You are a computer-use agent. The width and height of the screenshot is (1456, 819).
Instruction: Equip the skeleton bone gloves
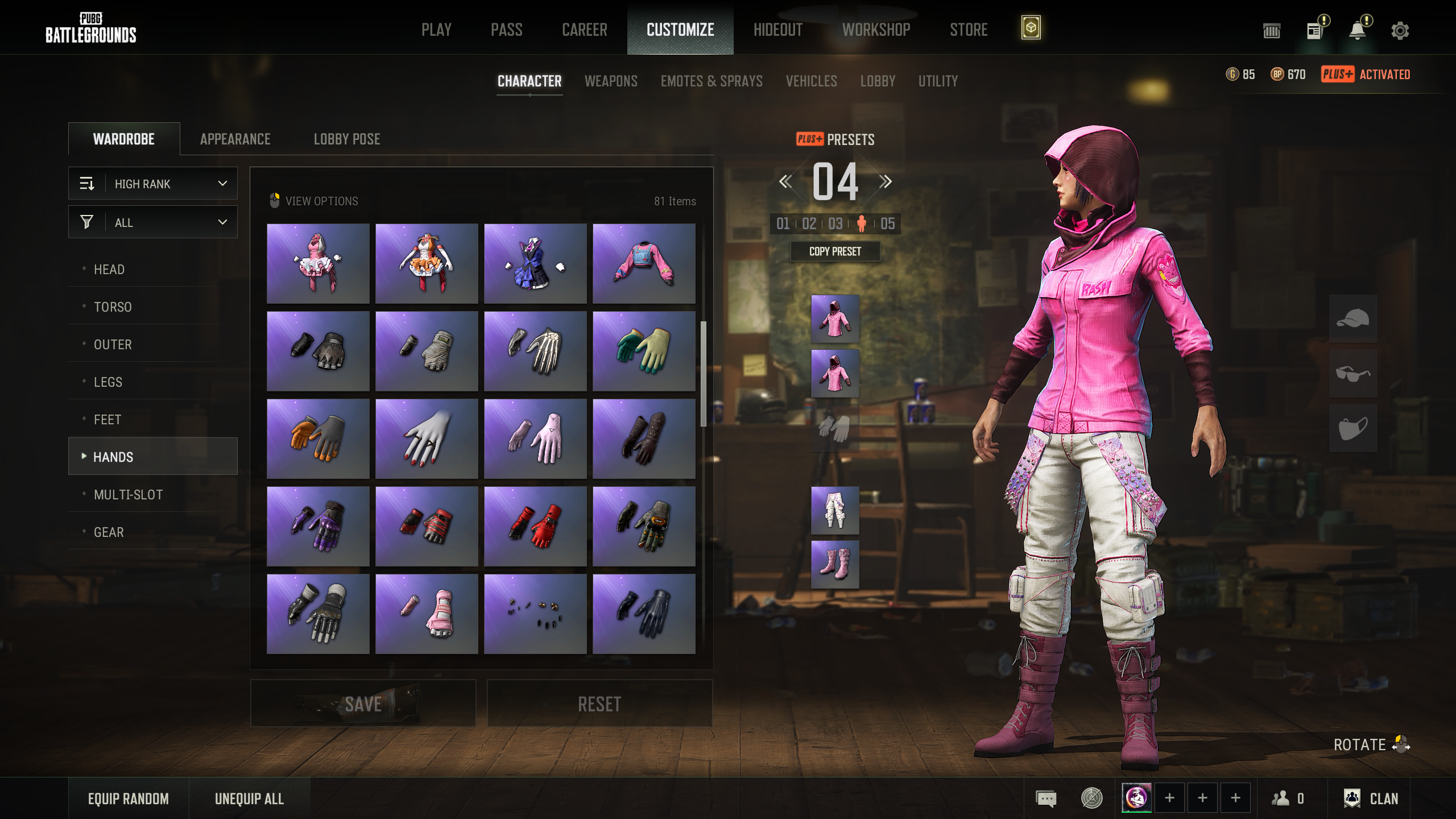point(535,351)
